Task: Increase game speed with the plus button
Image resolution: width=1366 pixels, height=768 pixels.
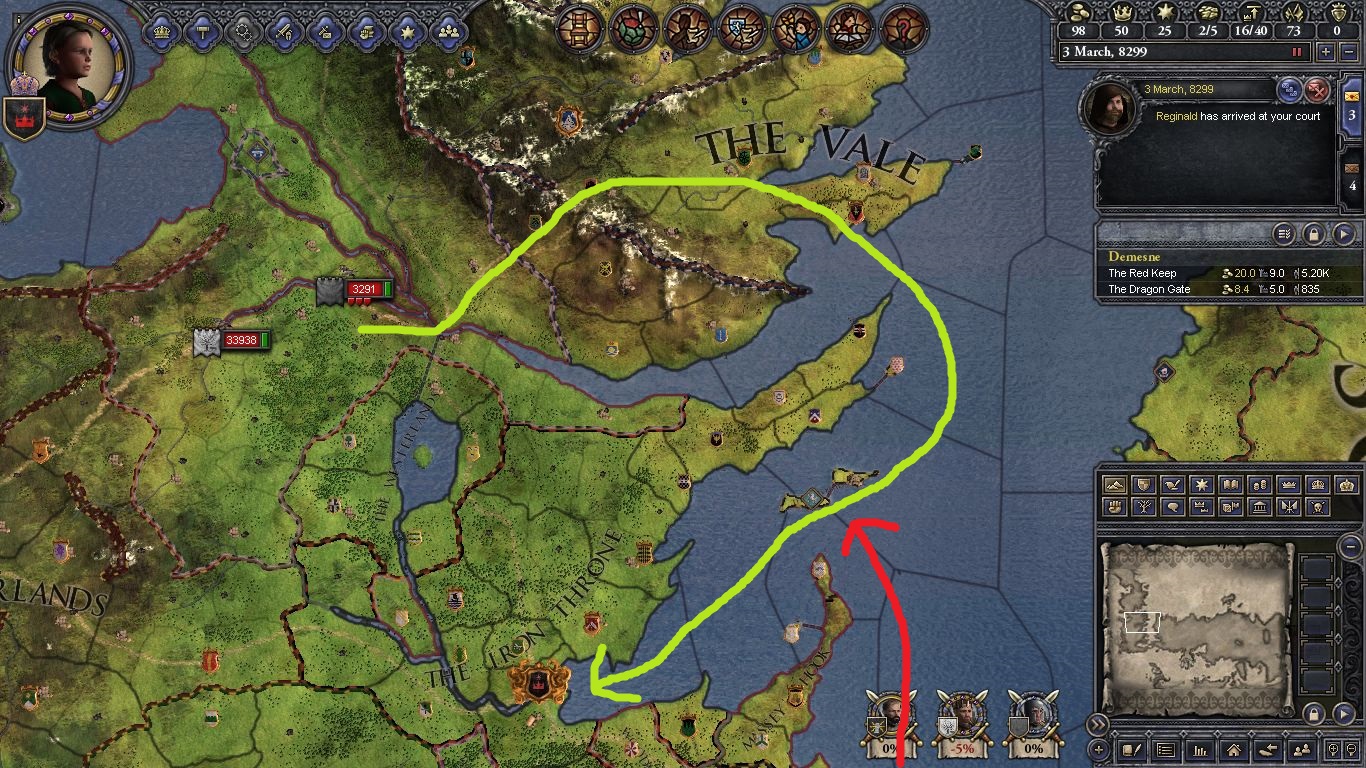Action: (1326, 52)
